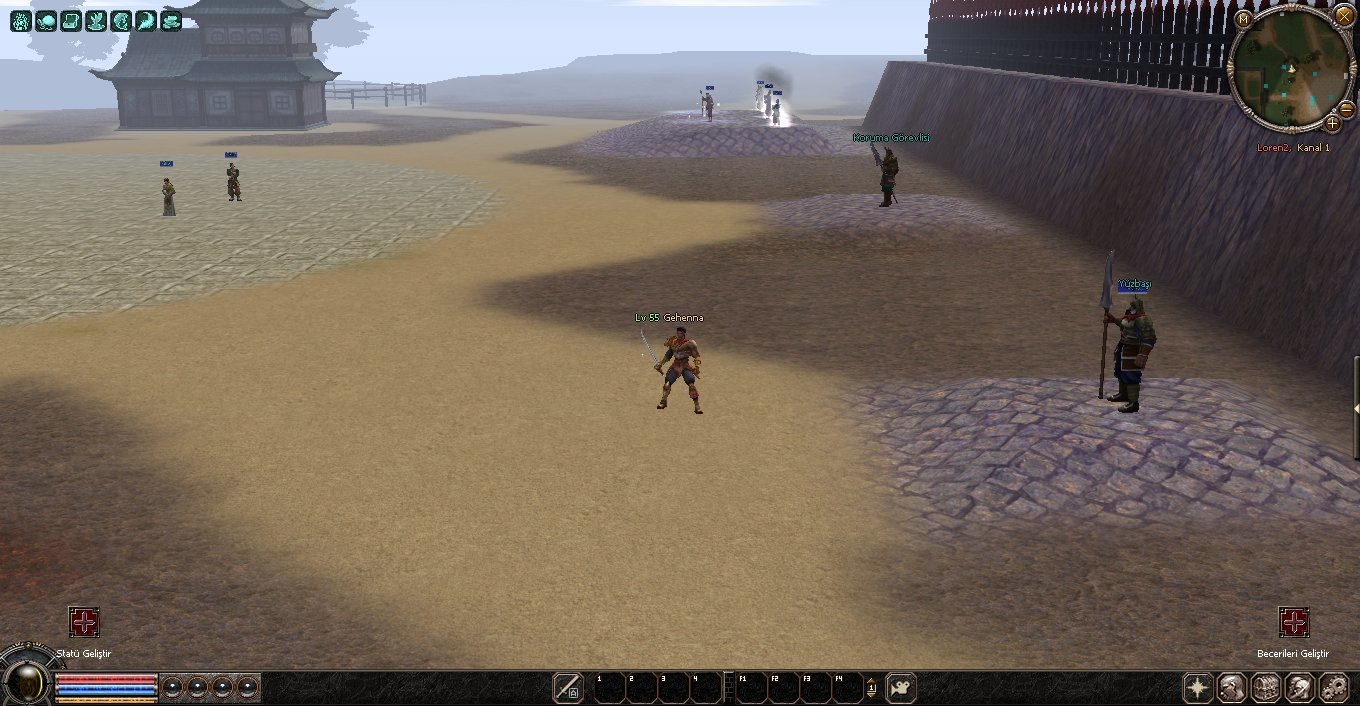This screenshot has width=1360, height=706.
Task: Open the system options gear icon
Action: click(1334, 688)
